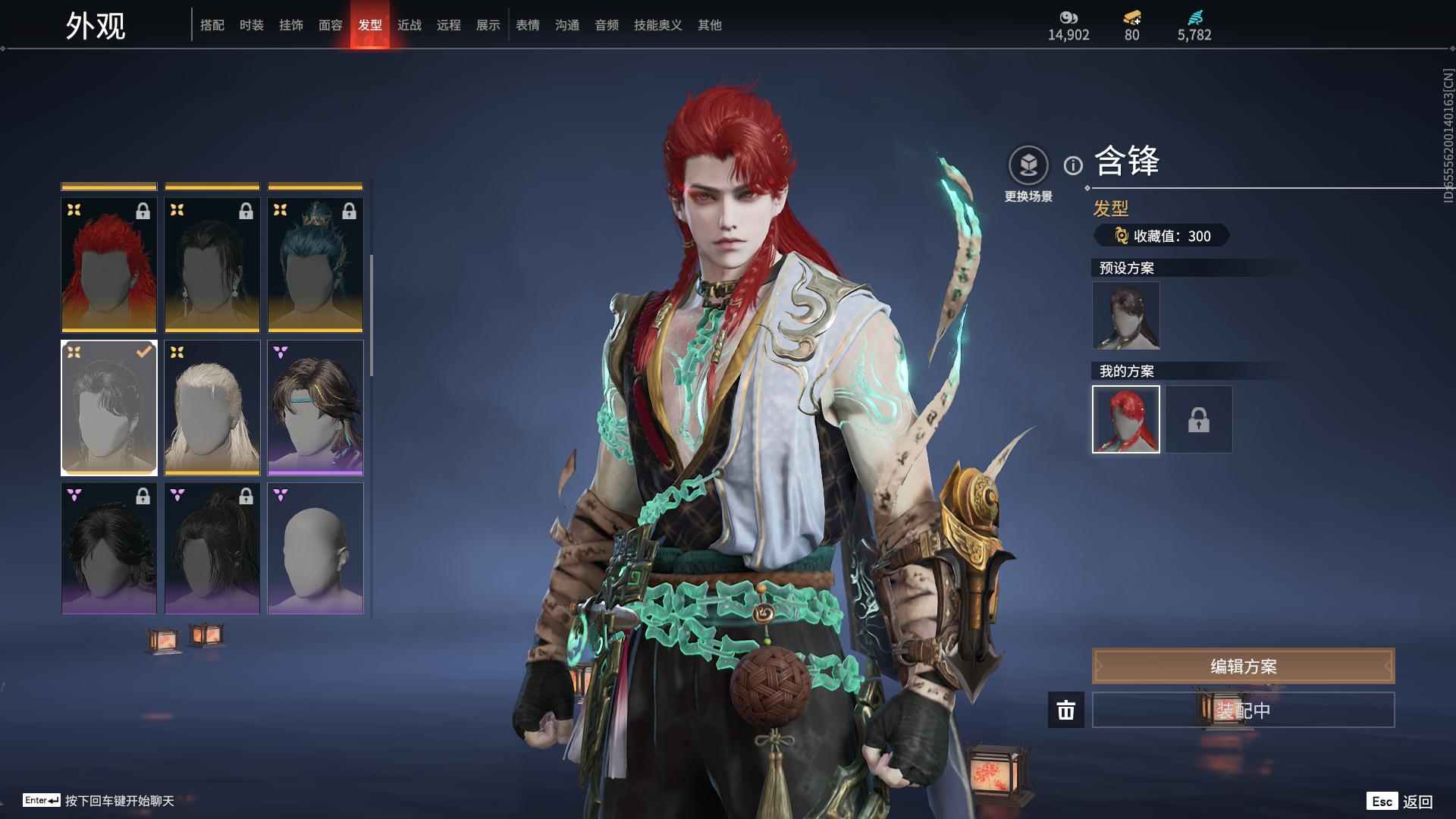The width and height of the screenshot is (1456, 819).
Task: Select the locked blue crowned hairstyle tile
Action: click(315, 265)
